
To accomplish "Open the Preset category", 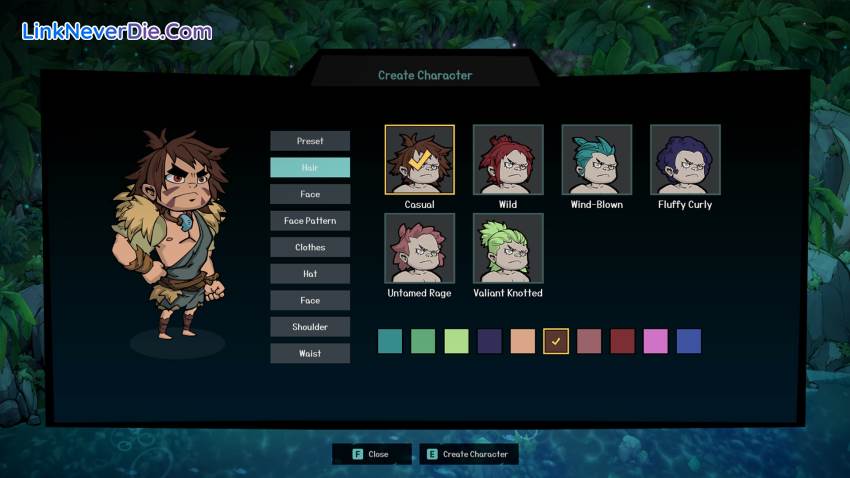I will click(x=310, y=141).
